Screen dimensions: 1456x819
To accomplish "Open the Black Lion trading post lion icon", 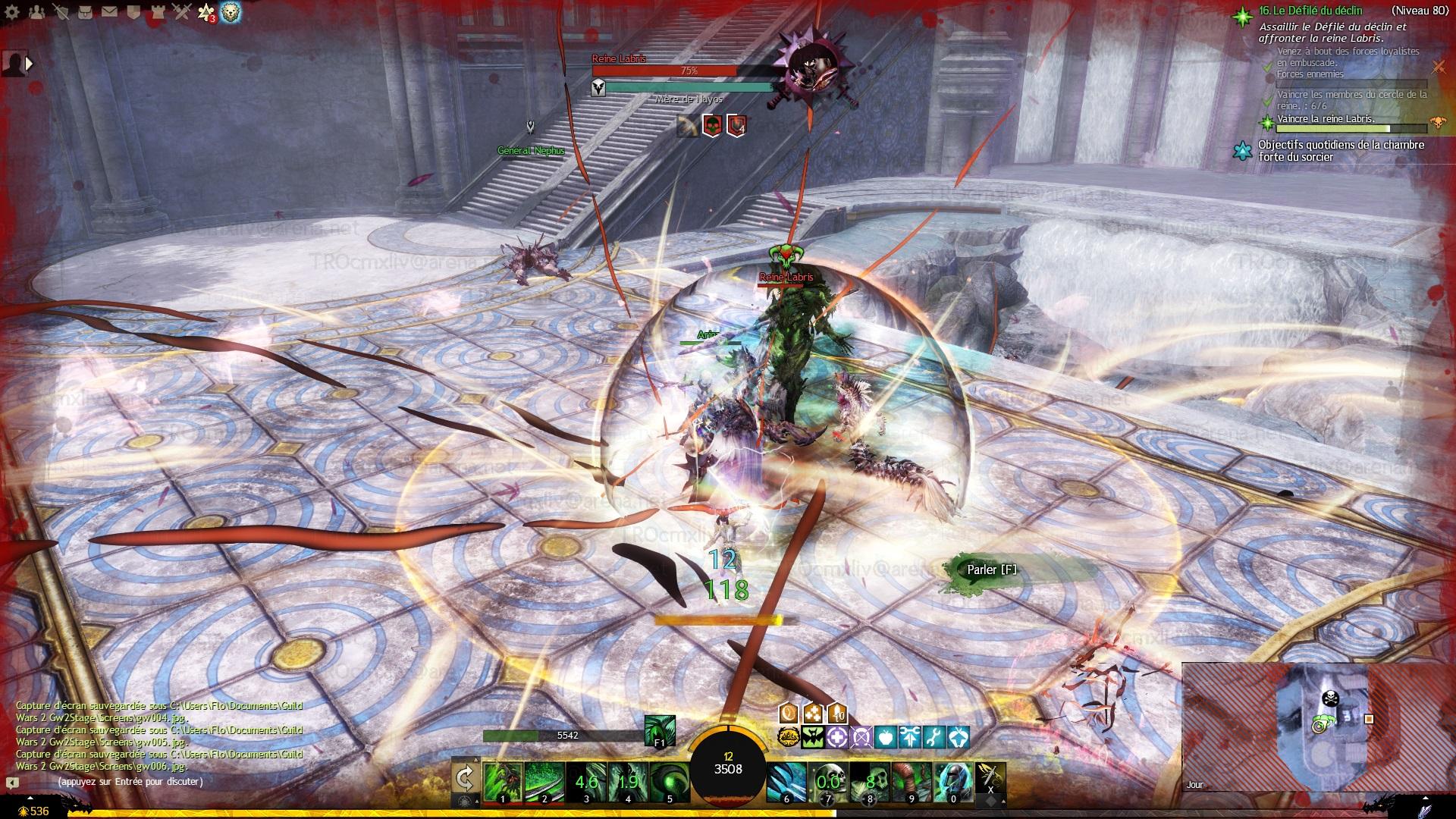I will (231, 11).
